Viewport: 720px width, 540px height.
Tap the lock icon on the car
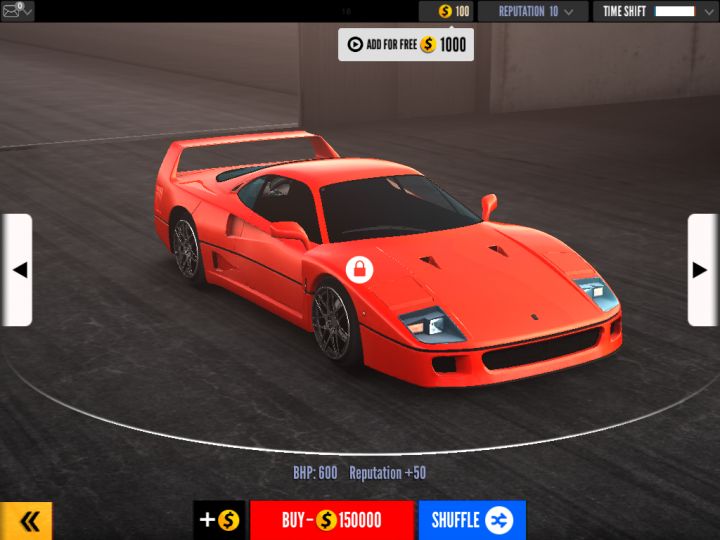click(x=359, y=269)
